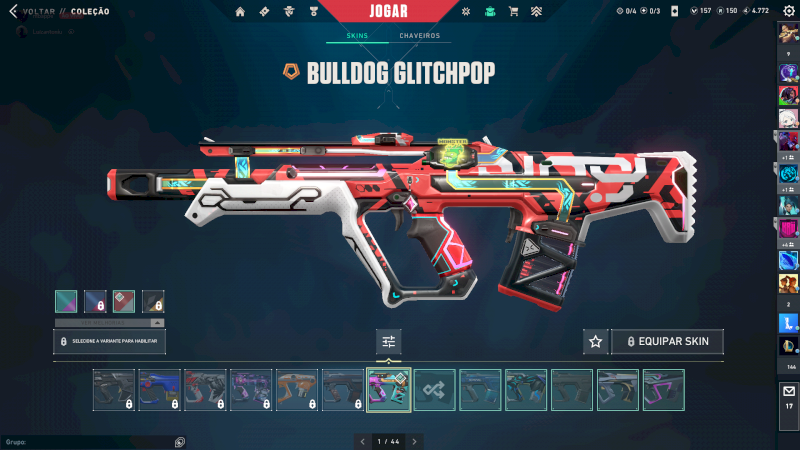This screenshot has height=450, width=800.
Task: Choose the teal base variant swatch
Action: (x=66, y=301)
